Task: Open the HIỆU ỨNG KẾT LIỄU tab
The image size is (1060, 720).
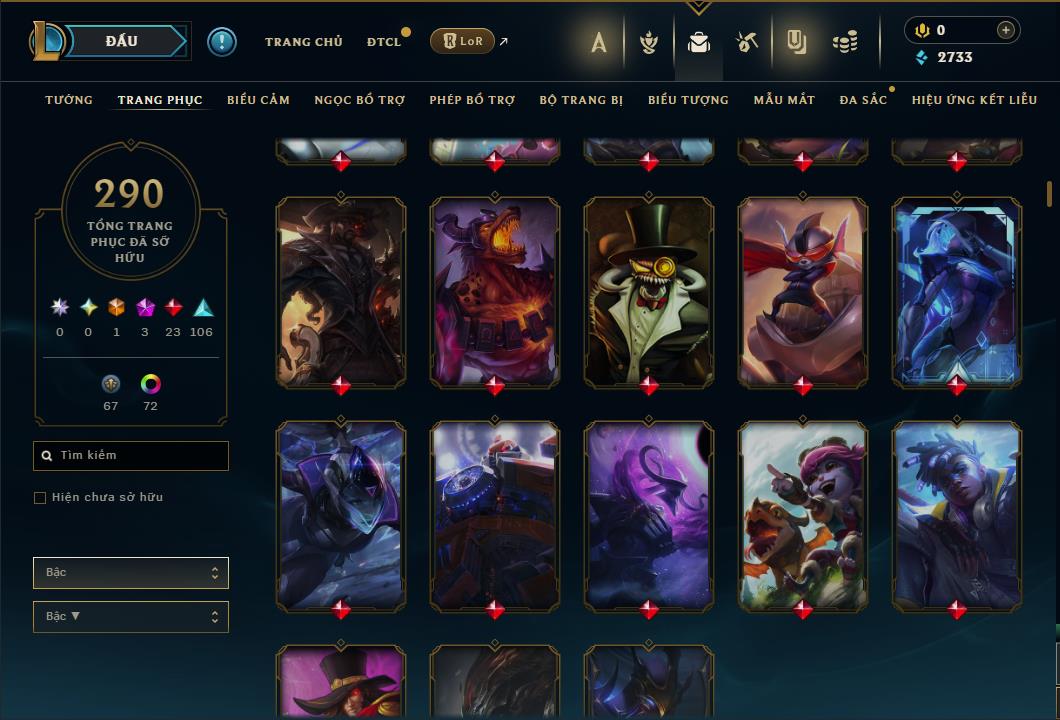Action: [974, 100]
